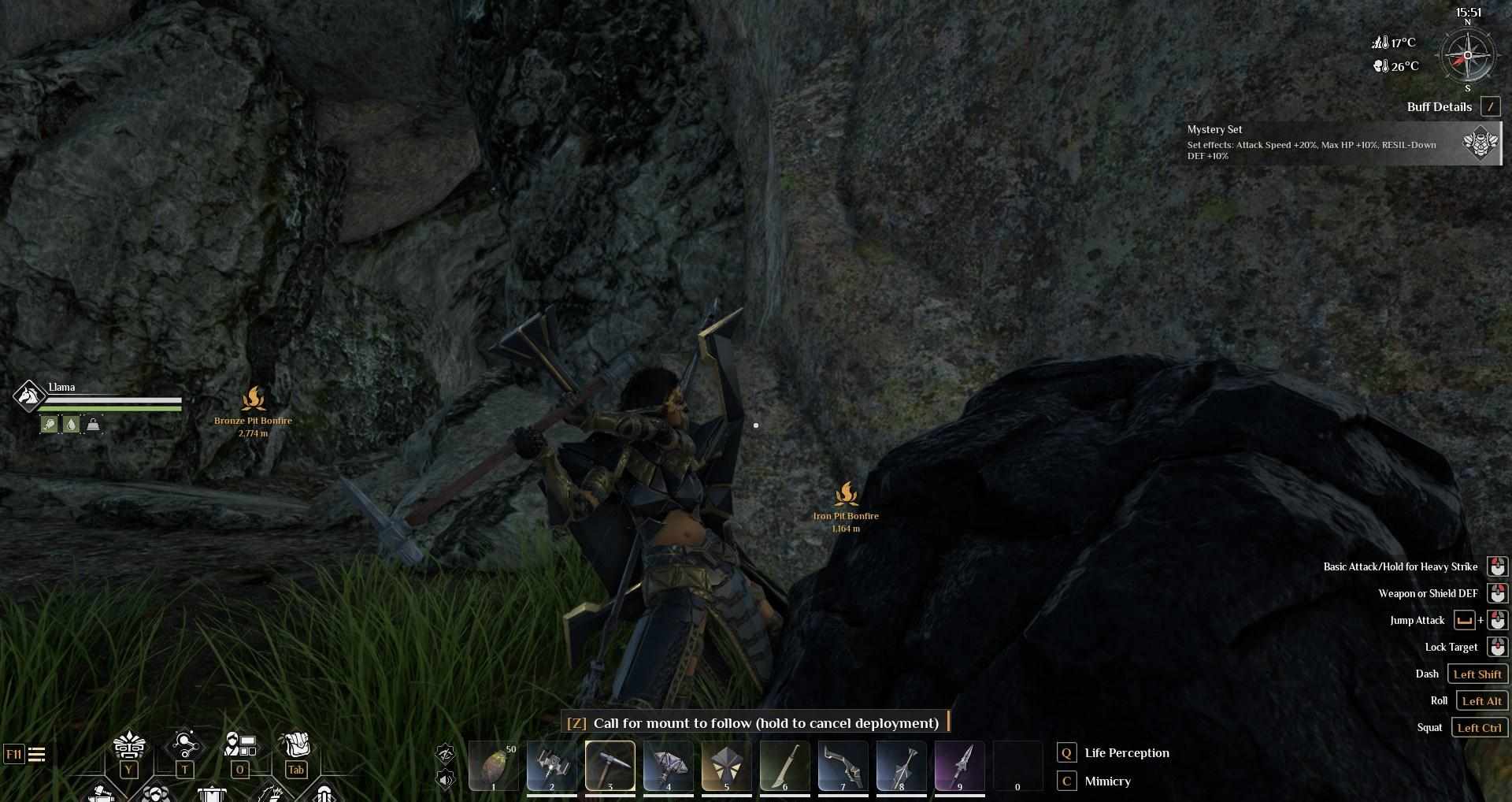The image size is (1512, 802).
Task: Open the skill tree node icon
Action: (184, 744)
